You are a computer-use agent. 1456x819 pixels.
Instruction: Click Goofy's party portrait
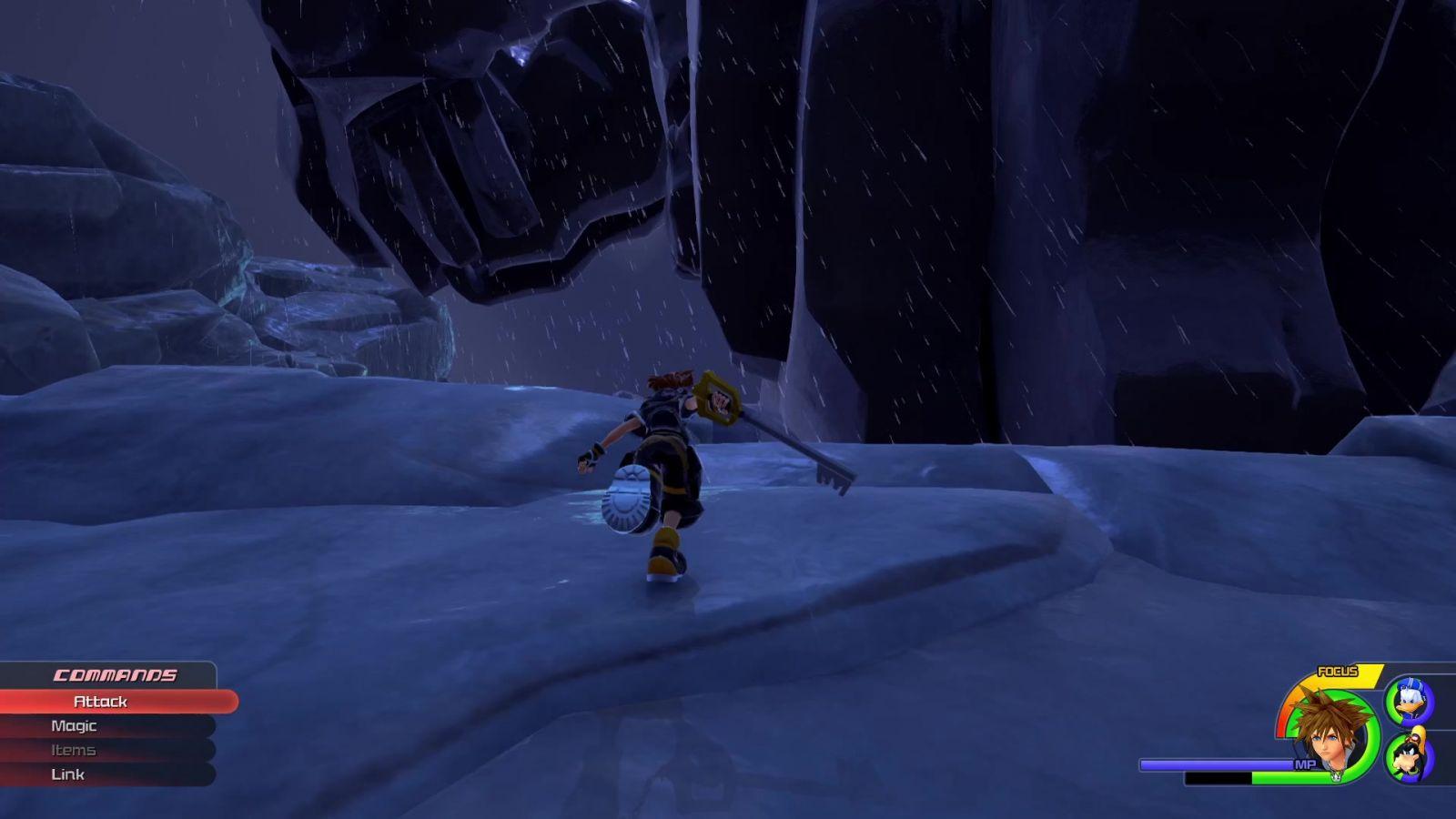[x=1409, y=755]
